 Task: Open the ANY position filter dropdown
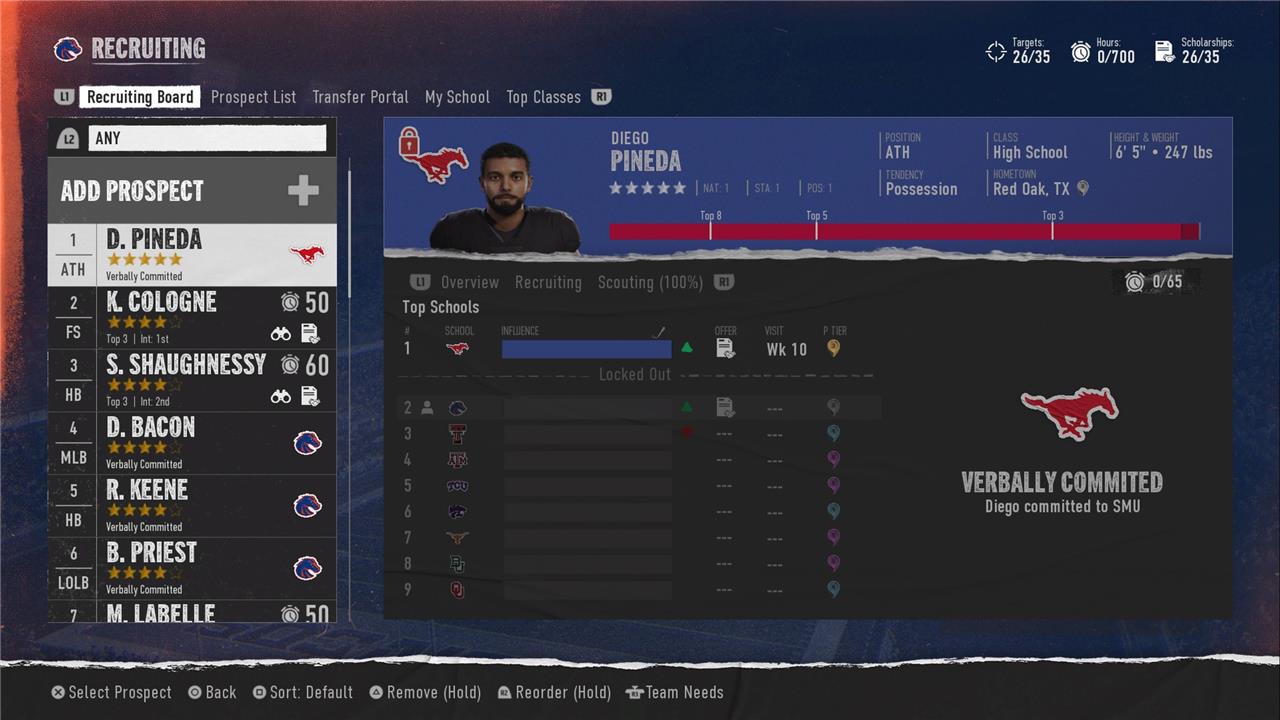coord(207,138)
